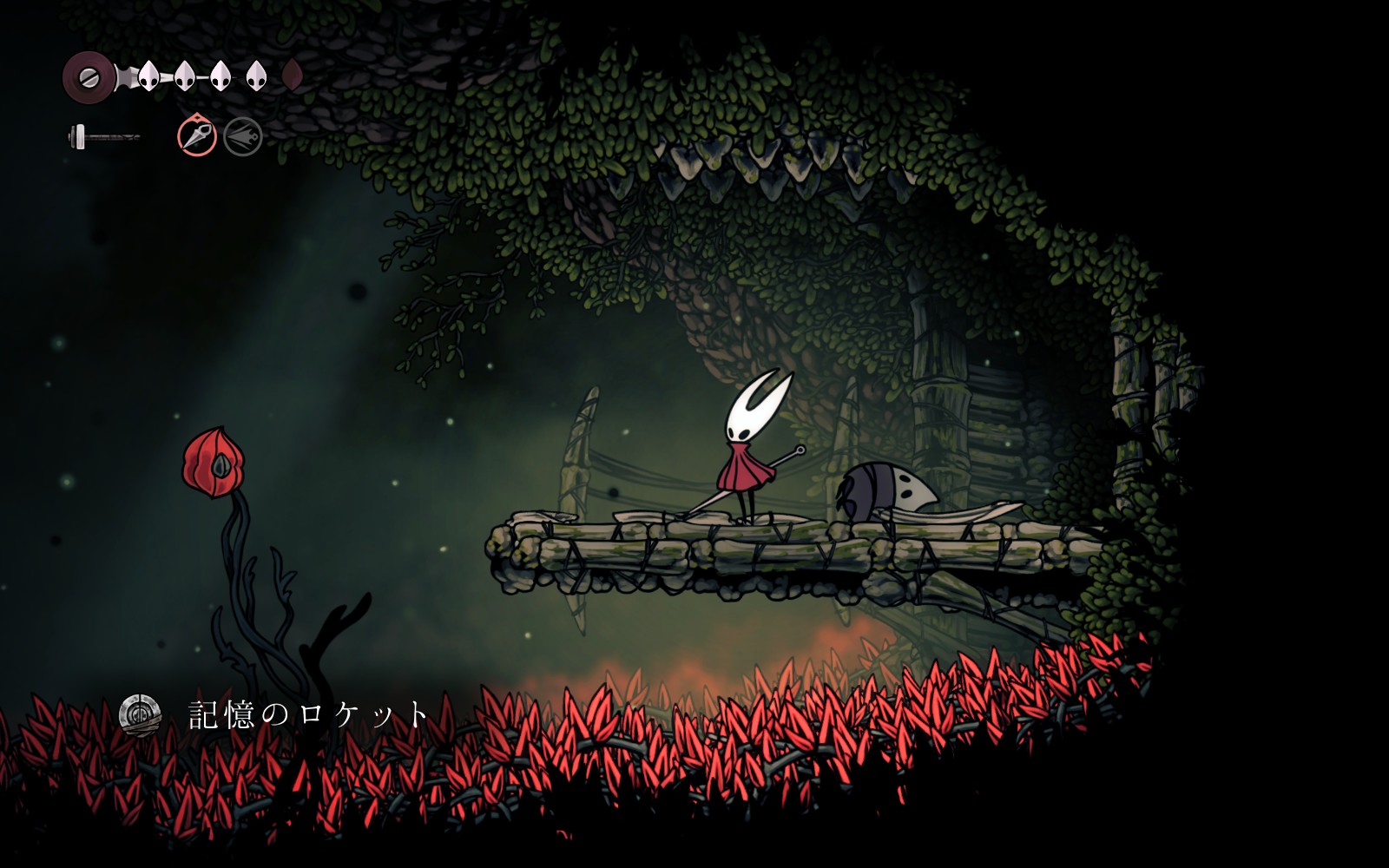Click the silk spool emblem

click(89, 77)
